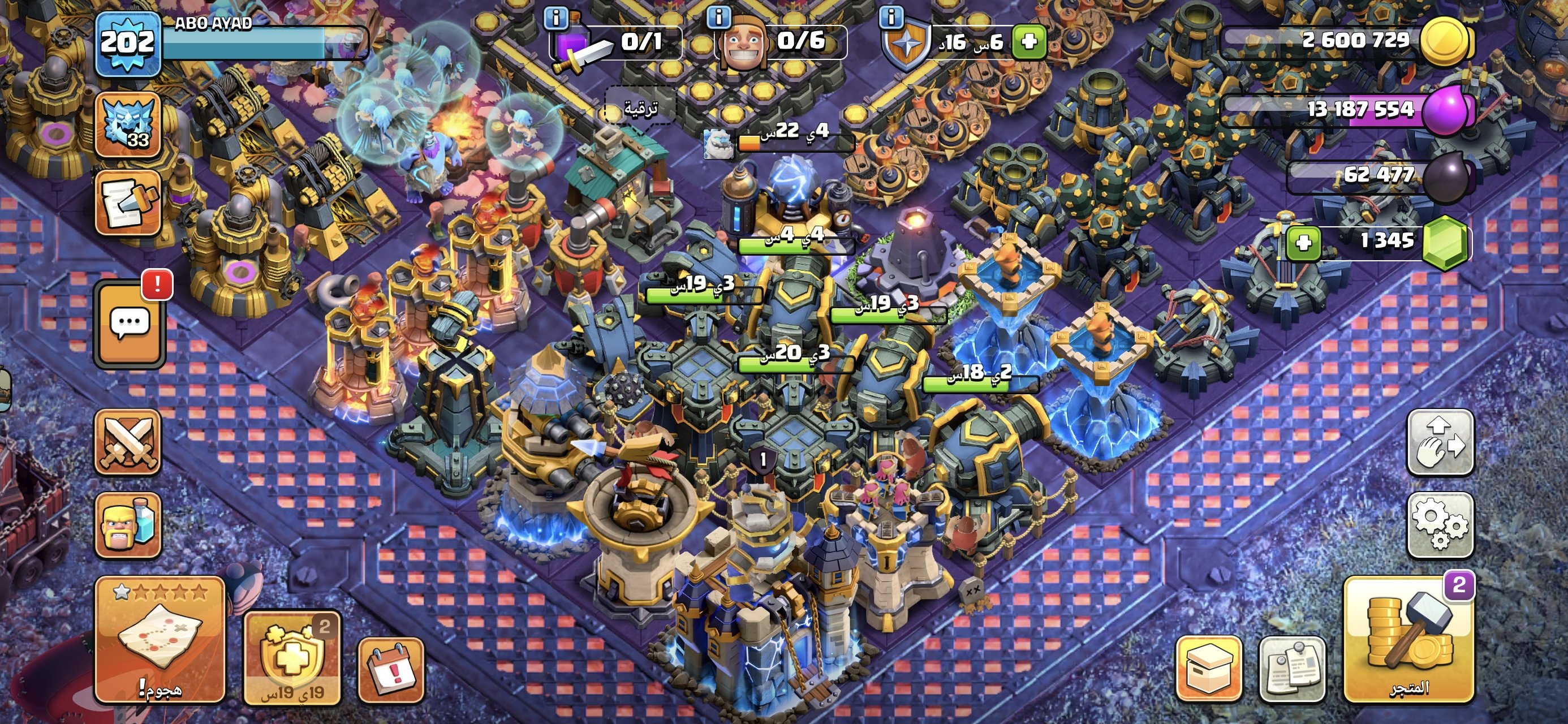Screen dimensions: 1568x724
Task: Tap the builder face icon showing 0/6
Action: pos(743,42)
